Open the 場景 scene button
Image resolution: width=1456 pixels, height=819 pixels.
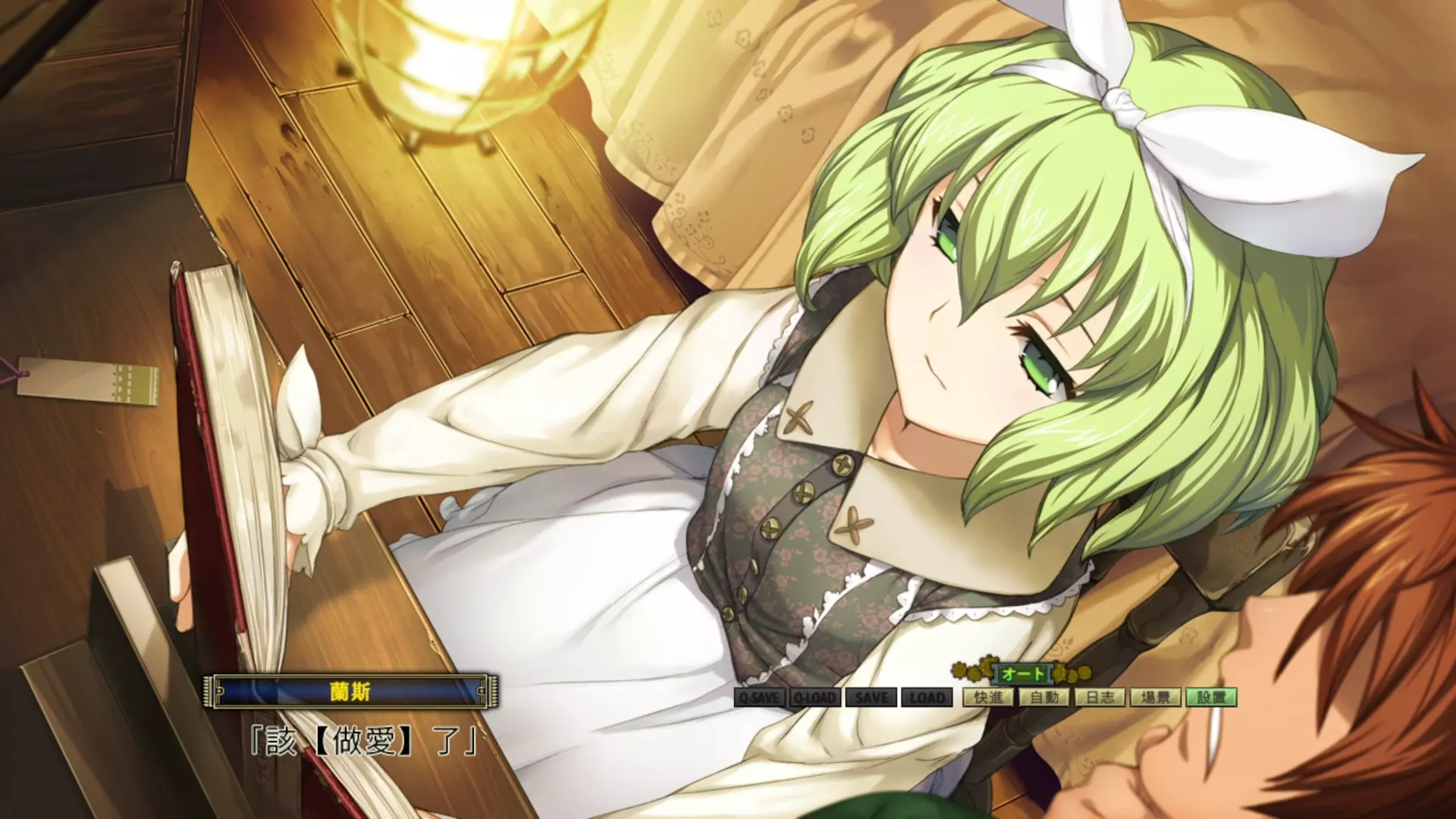coord(1156,697)
